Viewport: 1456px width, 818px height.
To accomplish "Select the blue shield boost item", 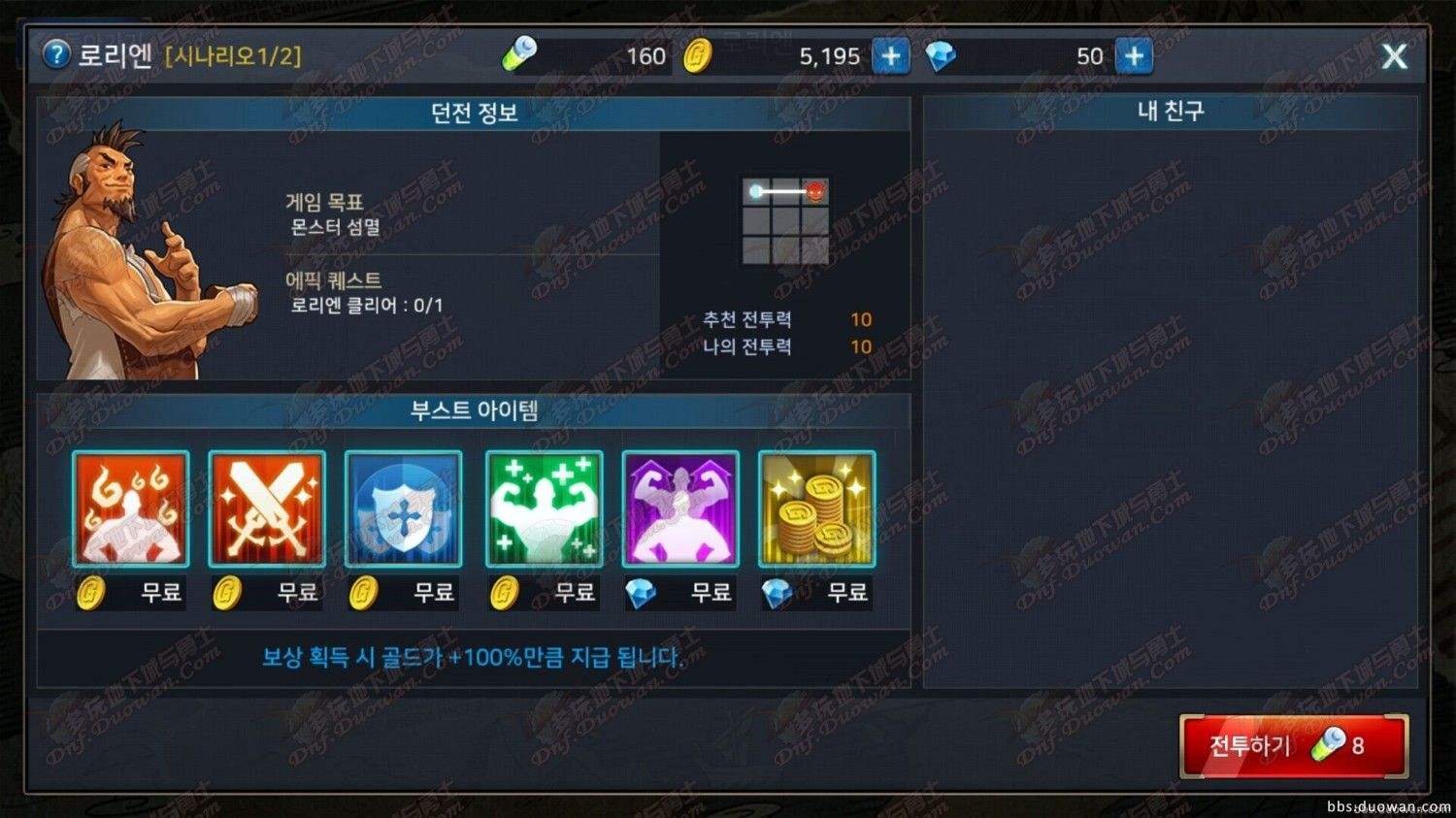I will (x=404, y=509).
